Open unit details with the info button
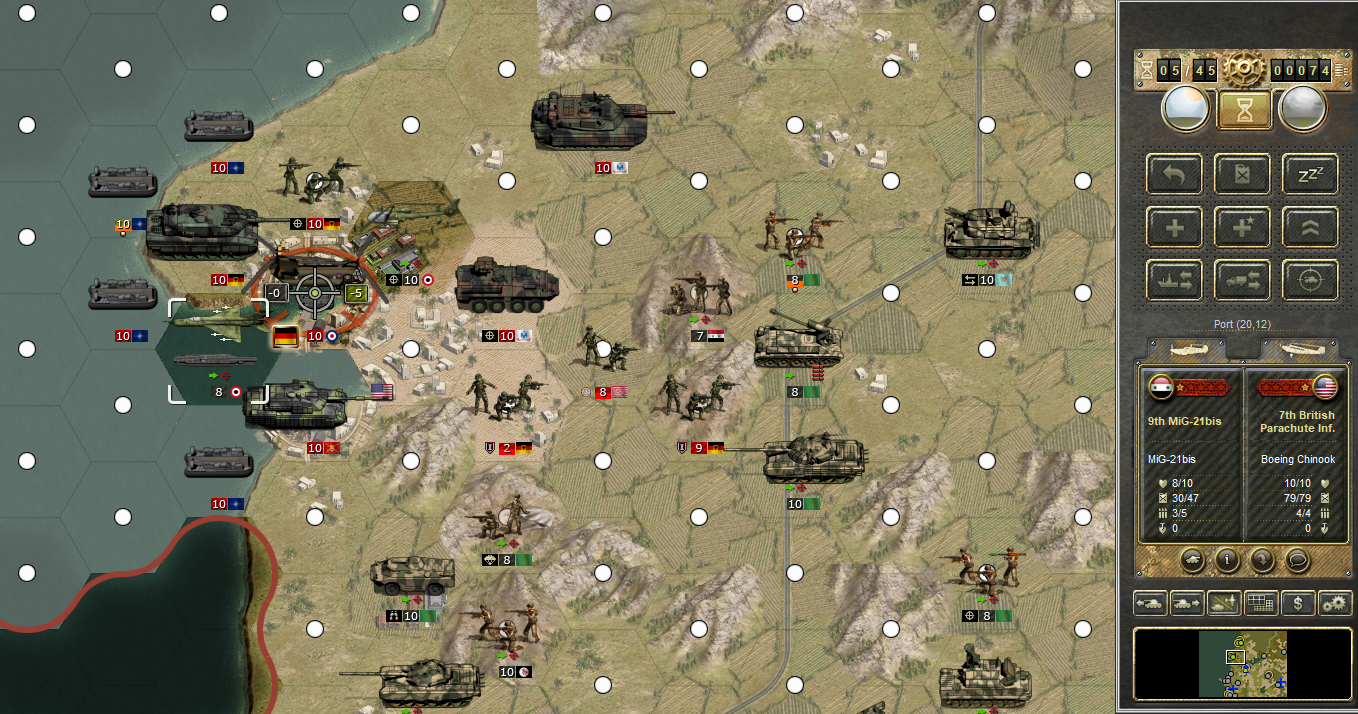 [x=1226, y=559]
